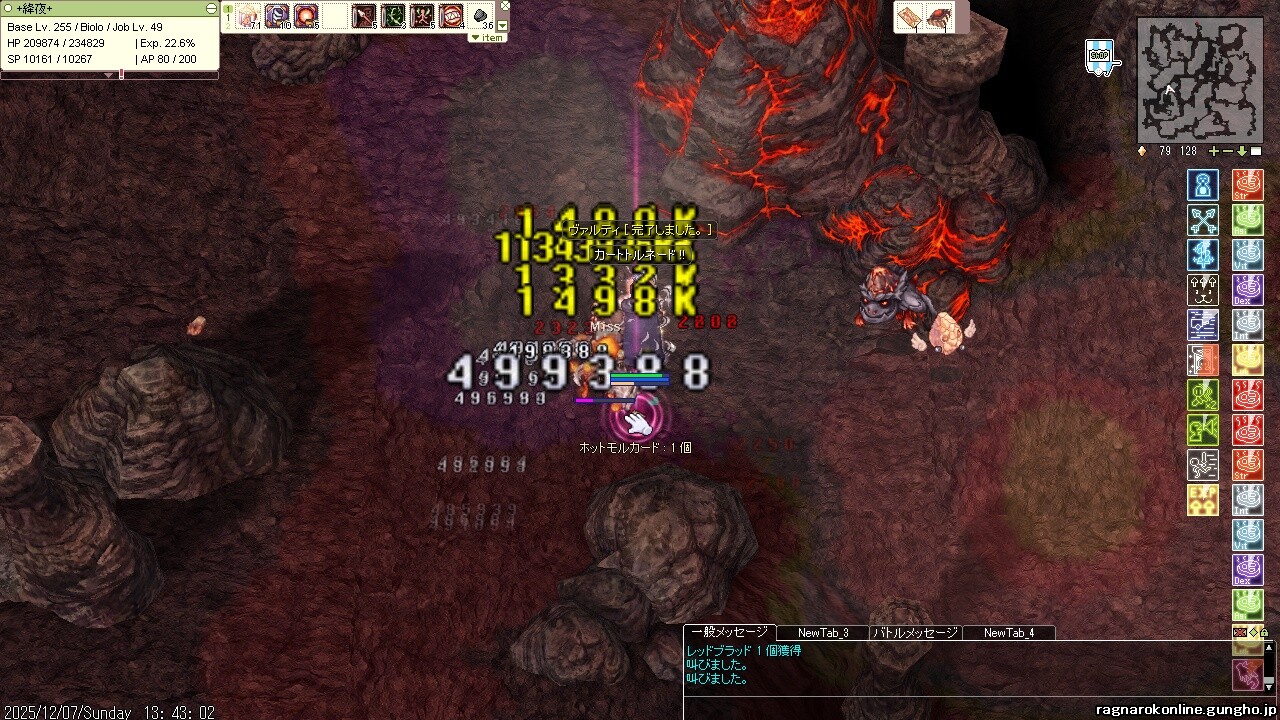Toggle the hotbar's item dropdown label
The image size is (1280, 720).
click(488, 38)
